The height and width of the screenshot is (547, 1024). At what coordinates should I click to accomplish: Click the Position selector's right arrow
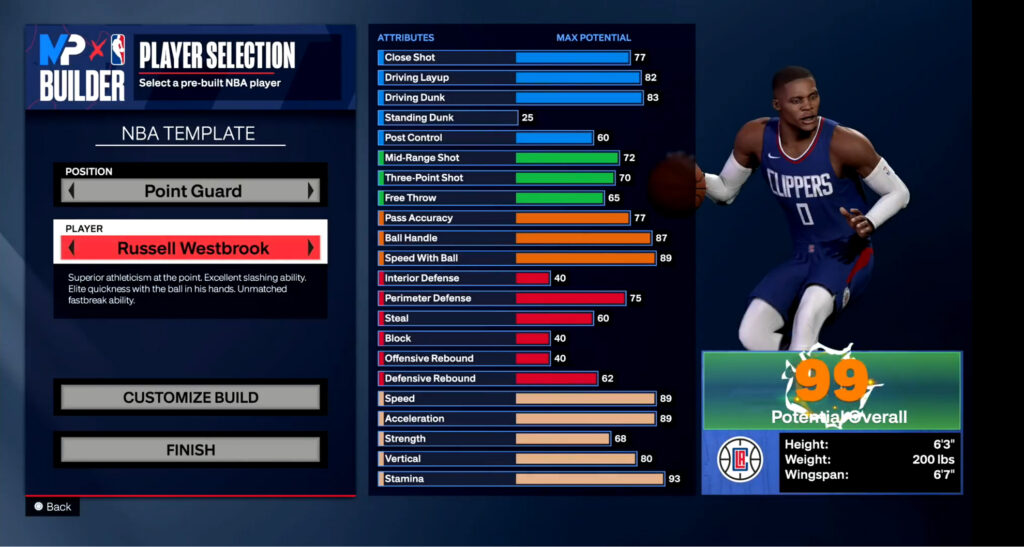(x=312, y=190)
